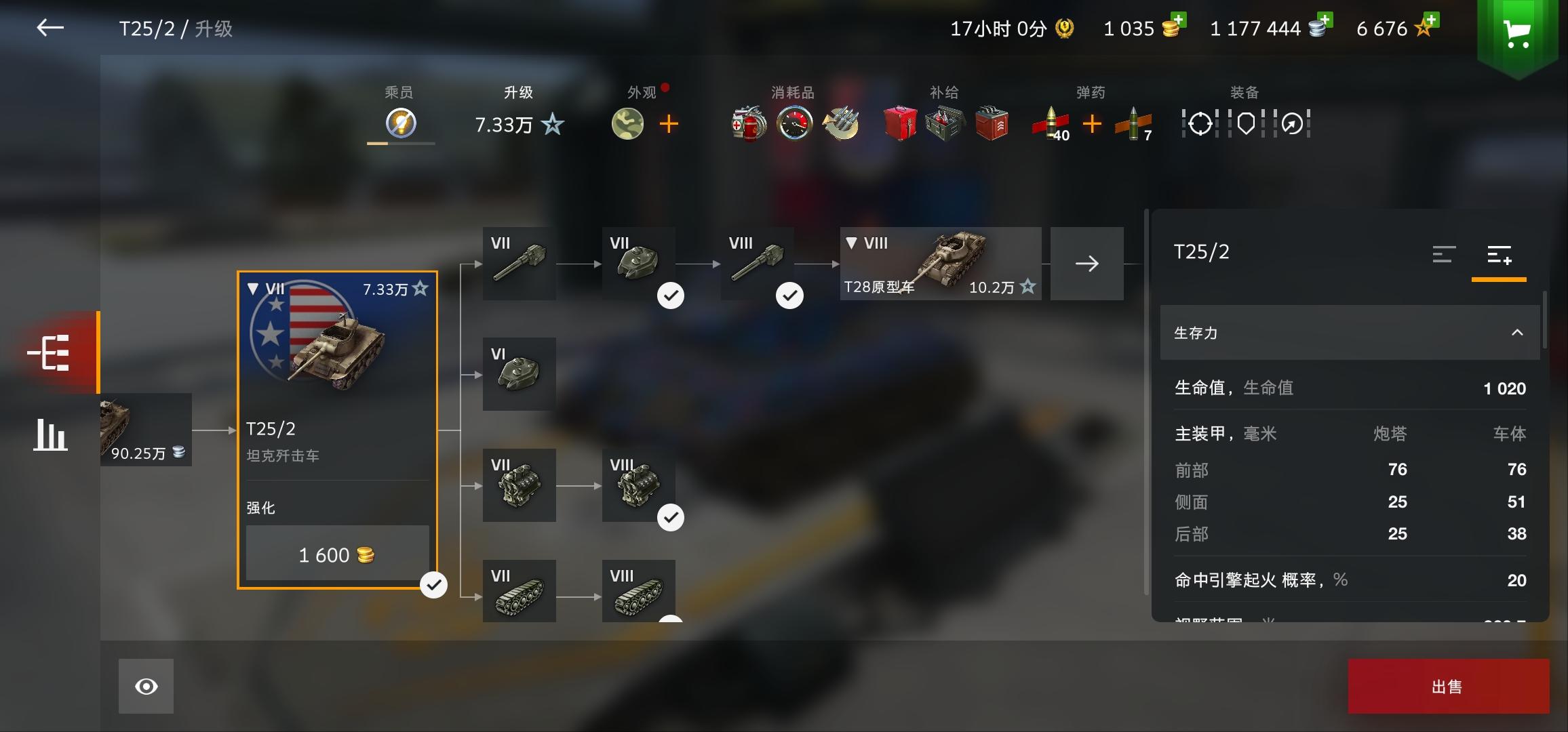Toggle the preview eye icon bottom left

pos(144,686)
